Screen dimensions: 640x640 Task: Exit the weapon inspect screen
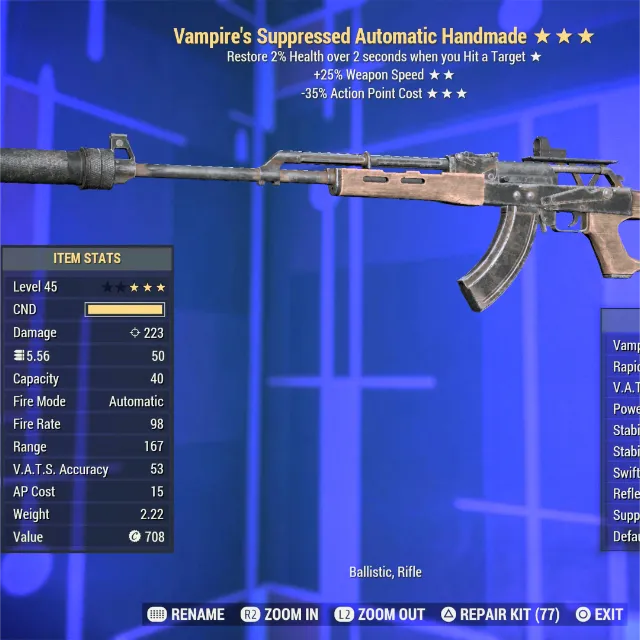599,614
